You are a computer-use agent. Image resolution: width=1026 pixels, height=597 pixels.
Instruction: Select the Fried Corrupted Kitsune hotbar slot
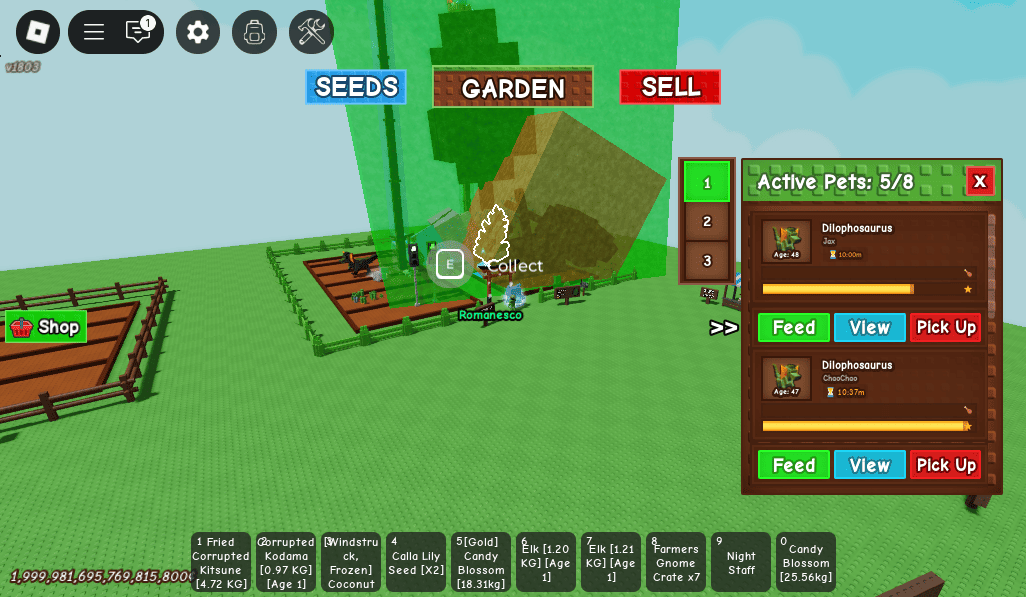[221, 562]
